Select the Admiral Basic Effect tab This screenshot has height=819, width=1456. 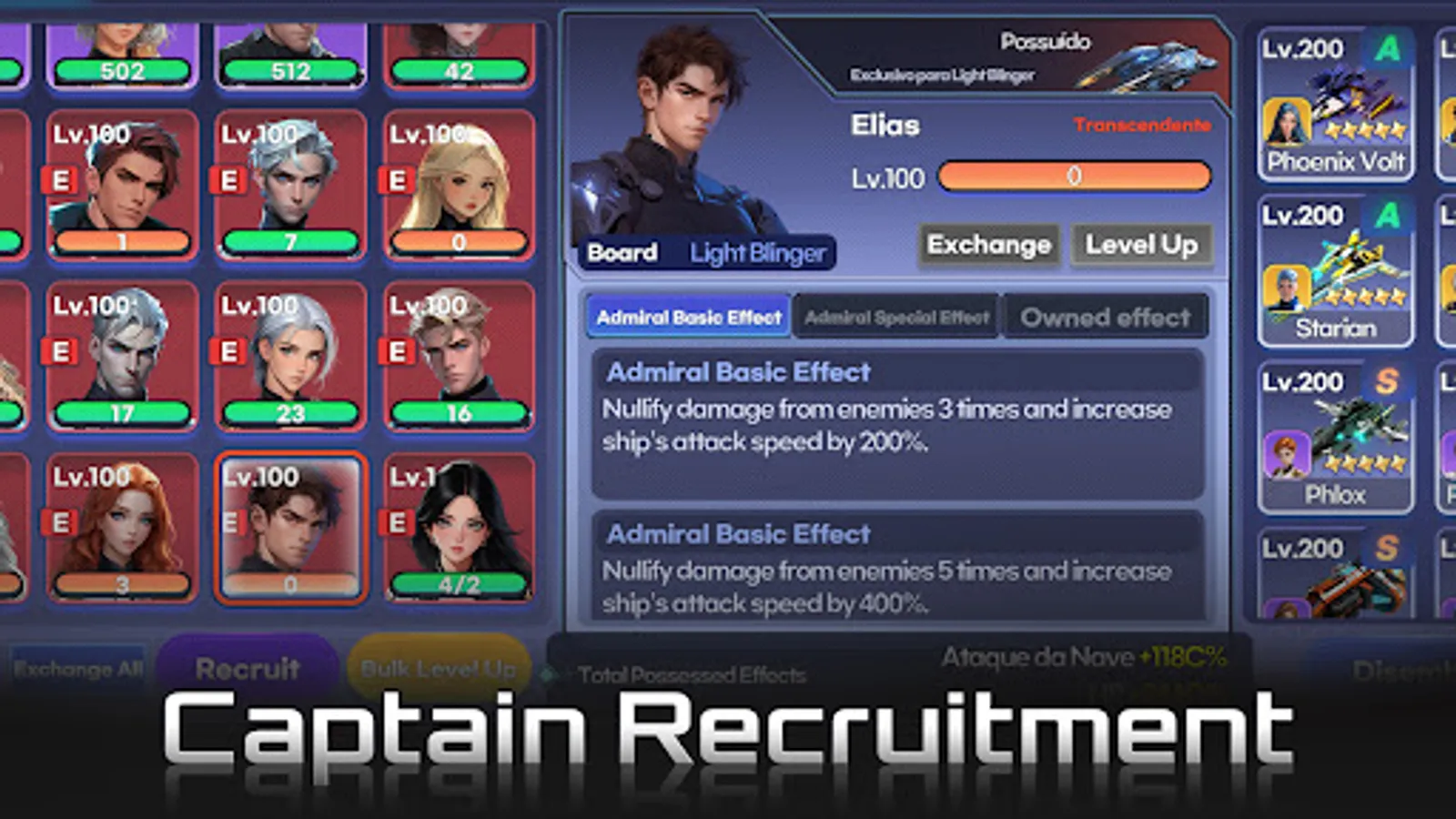click(689, 316)
